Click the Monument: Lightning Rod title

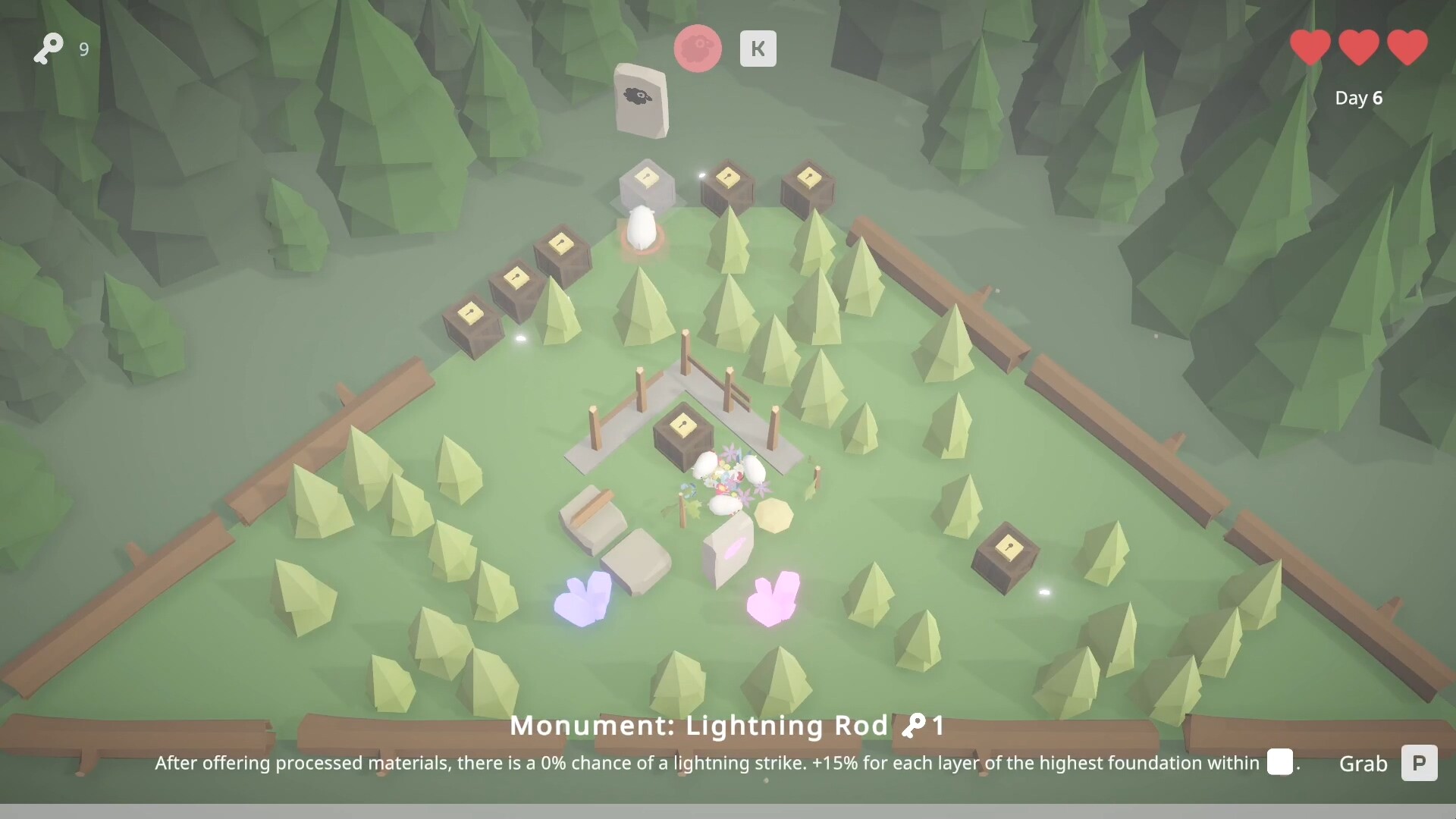(701, 726)
